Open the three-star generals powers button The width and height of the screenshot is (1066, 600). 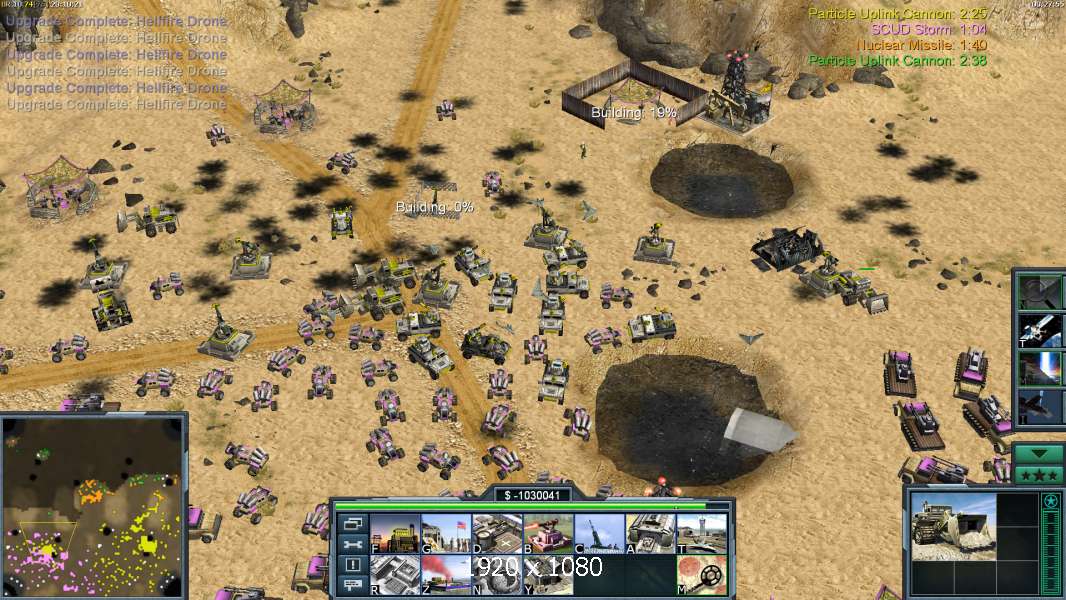tap(1039, 474)
